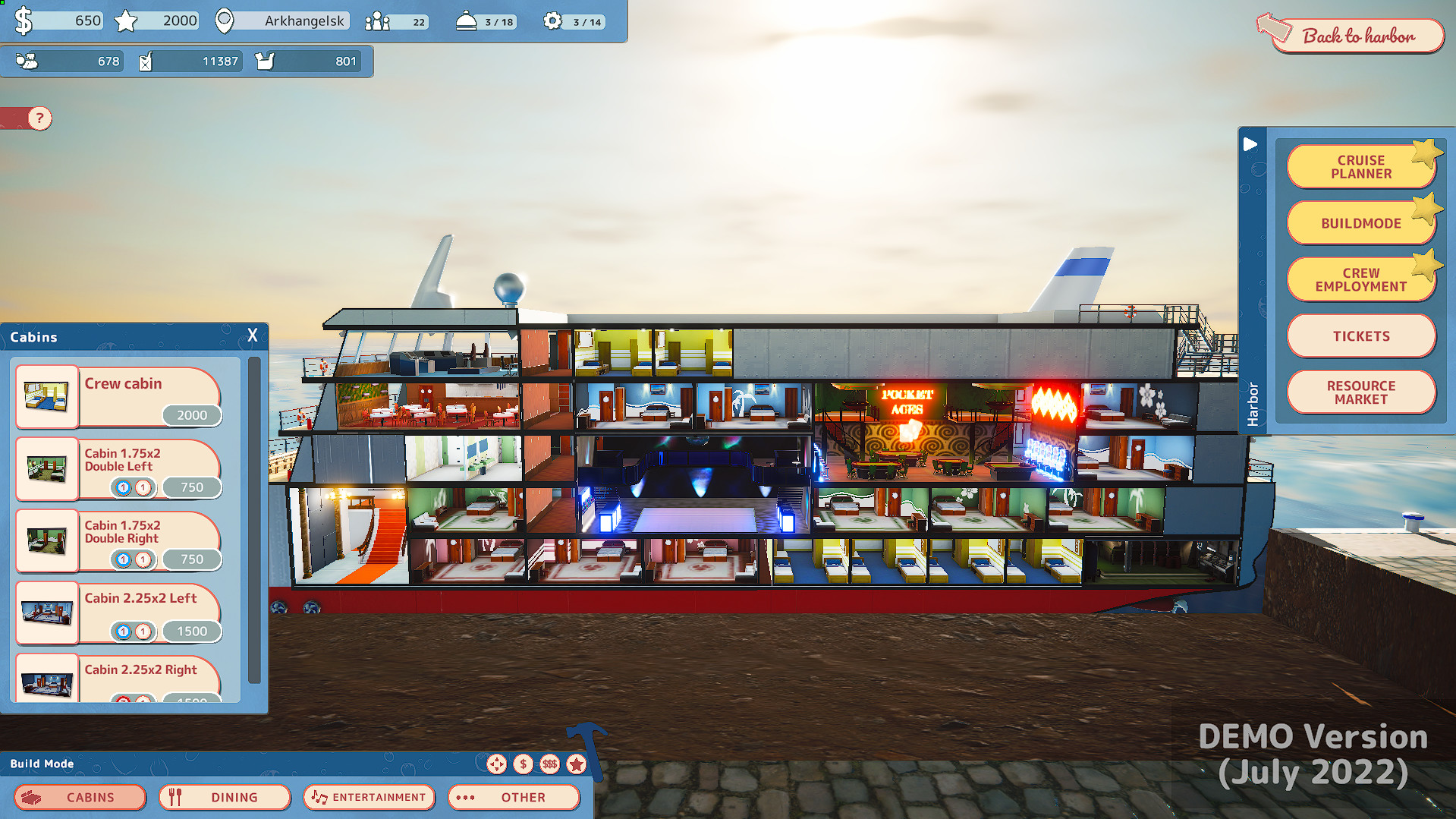1456x819 pixels.
Task: Click the gear icon showing 3/14
Action: (x=553, y=21)
